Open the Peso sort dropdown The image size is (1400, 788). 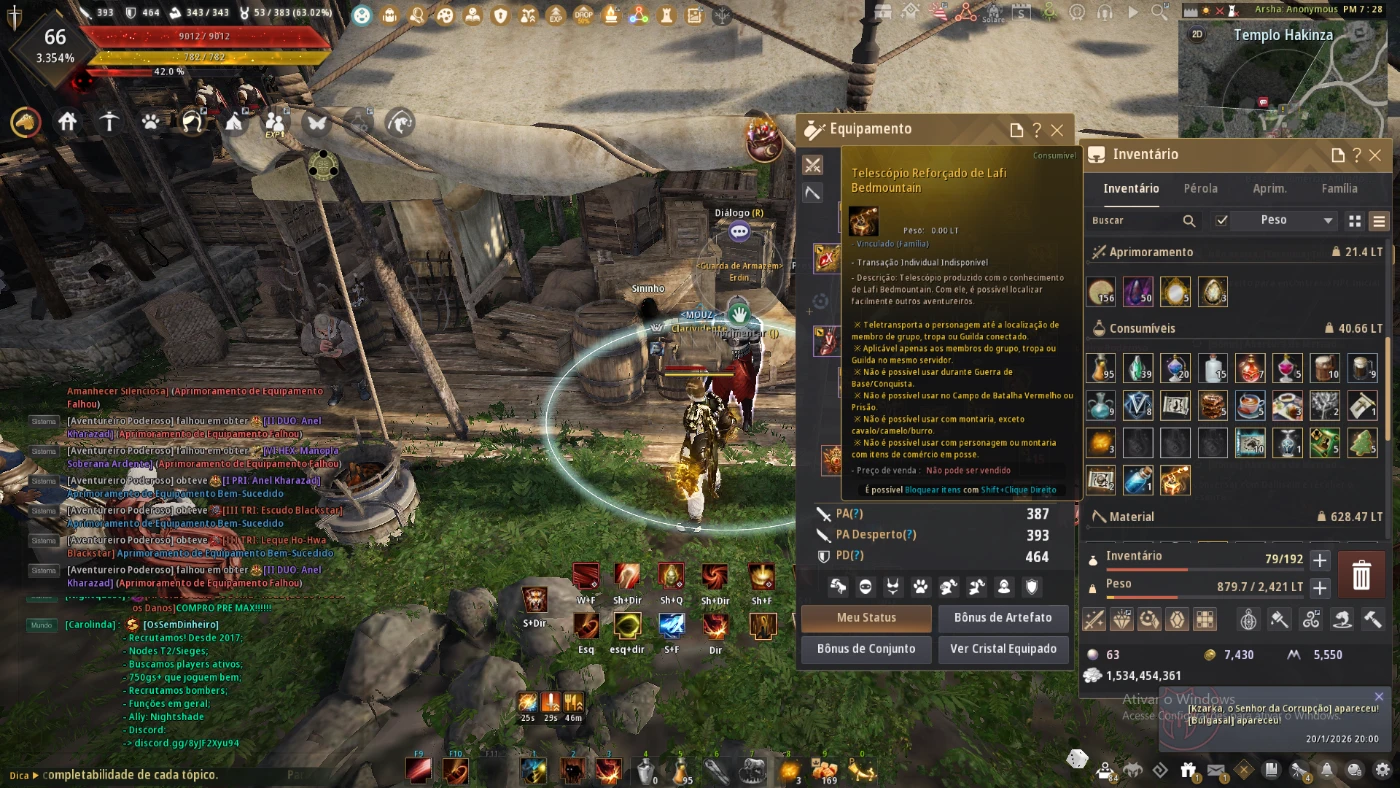tap(1285, 220)
